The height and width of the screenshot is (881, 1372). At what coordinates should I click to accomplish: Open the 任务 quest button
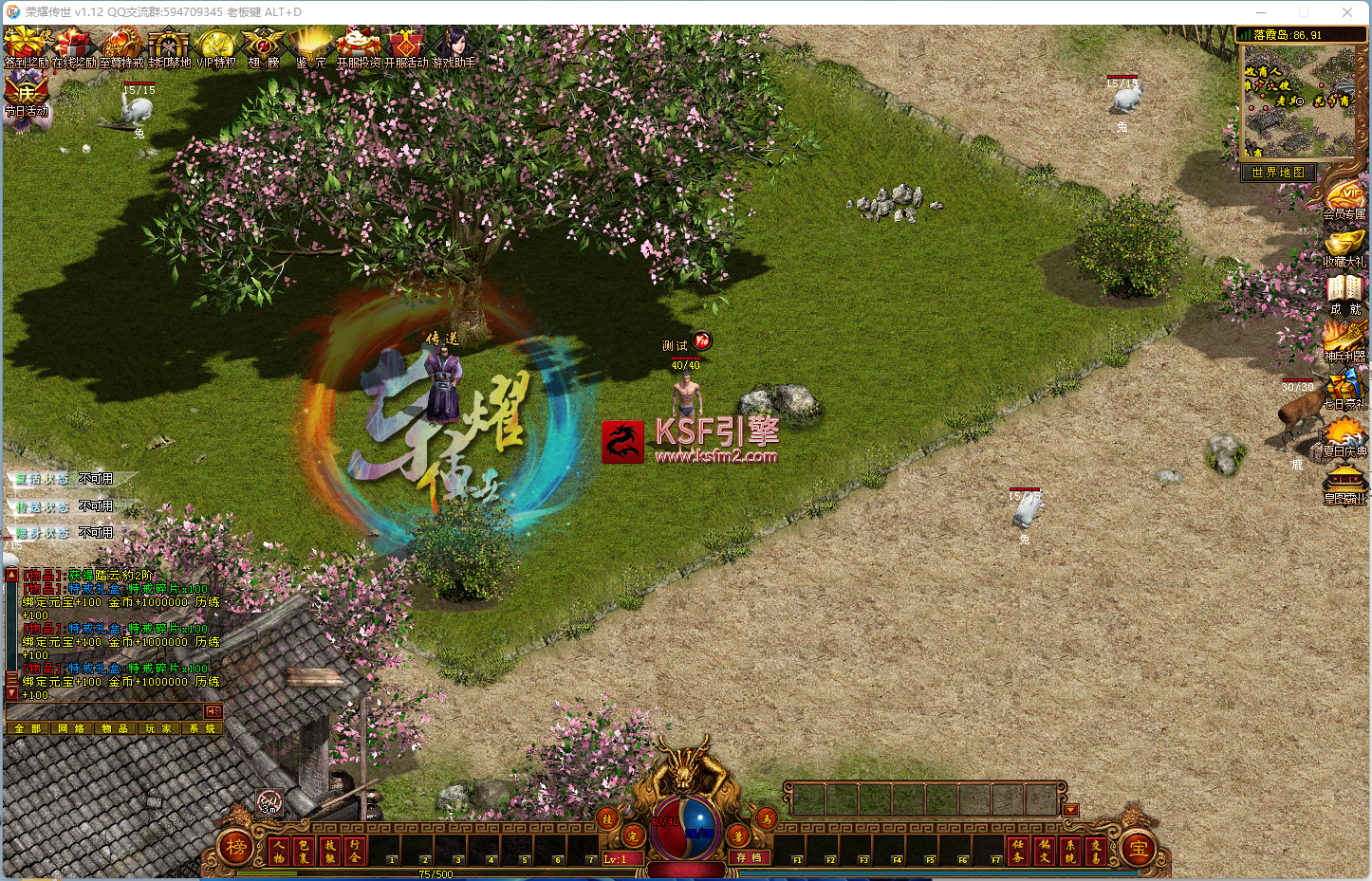click(1018, 851)
